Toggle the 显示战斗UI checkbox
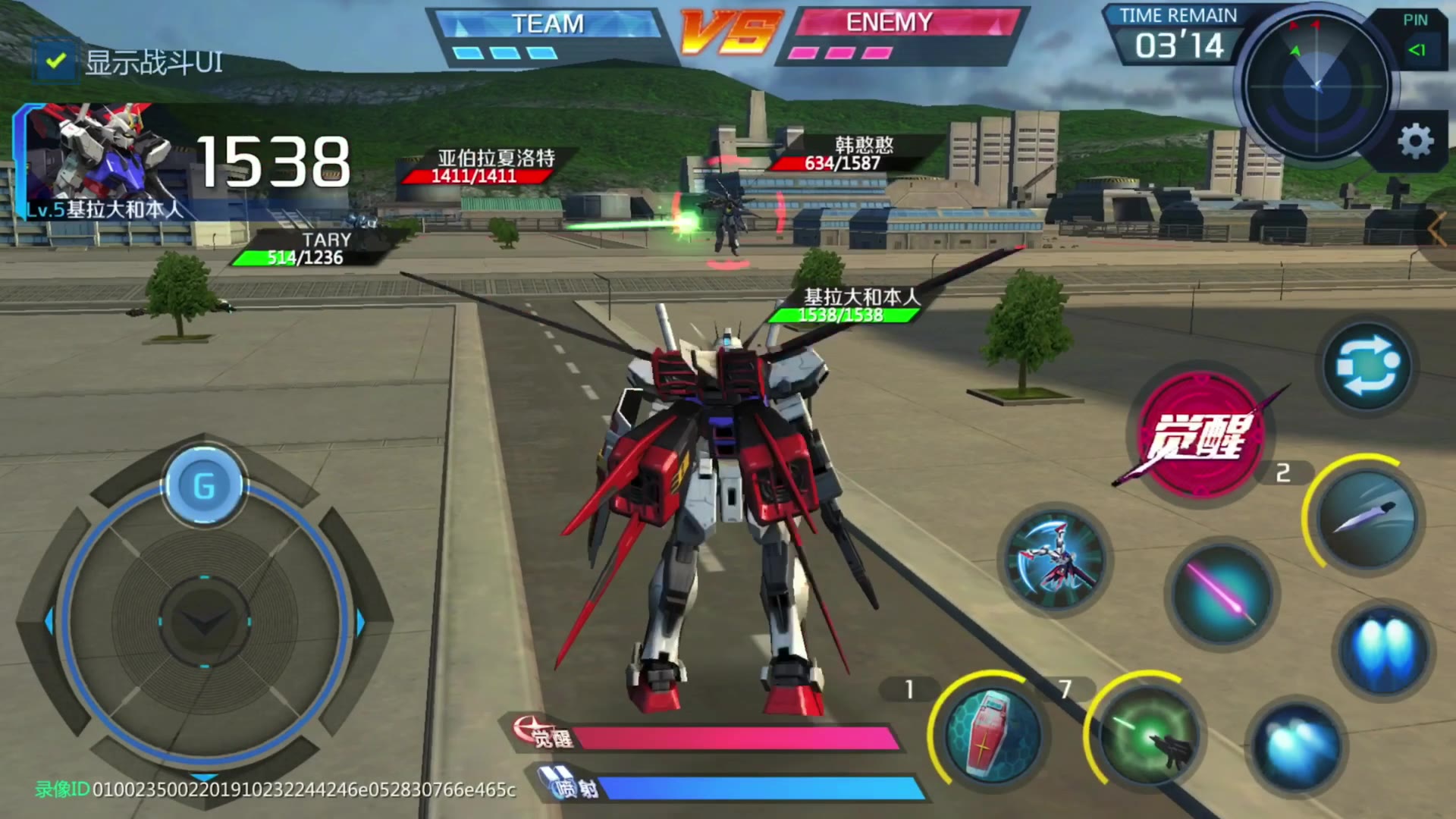Image resolution: width=1456 pixels, height=819 pixels. tap(55, 61)
